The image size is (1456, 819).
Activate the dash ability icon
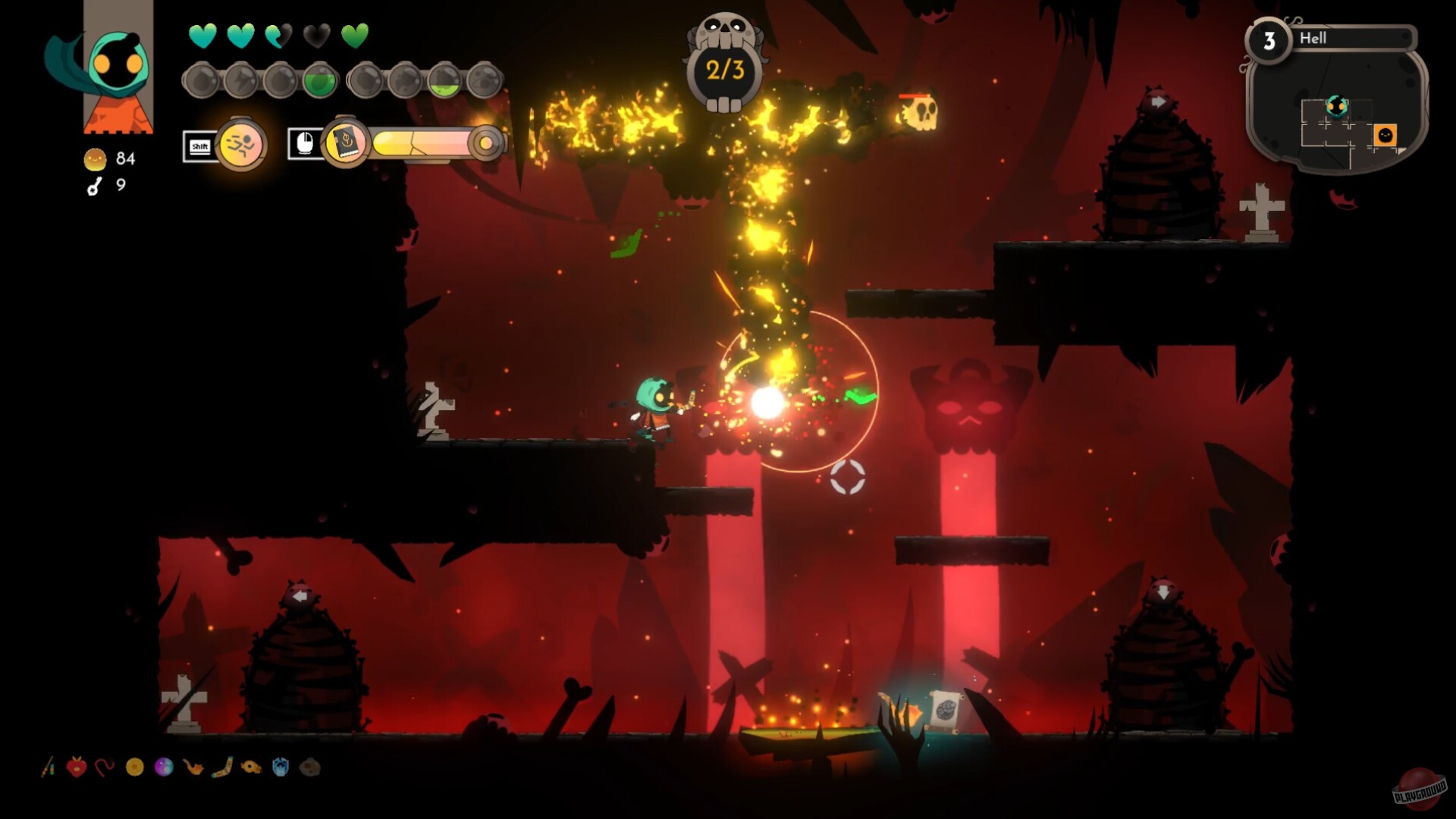[x=241, y=144]
